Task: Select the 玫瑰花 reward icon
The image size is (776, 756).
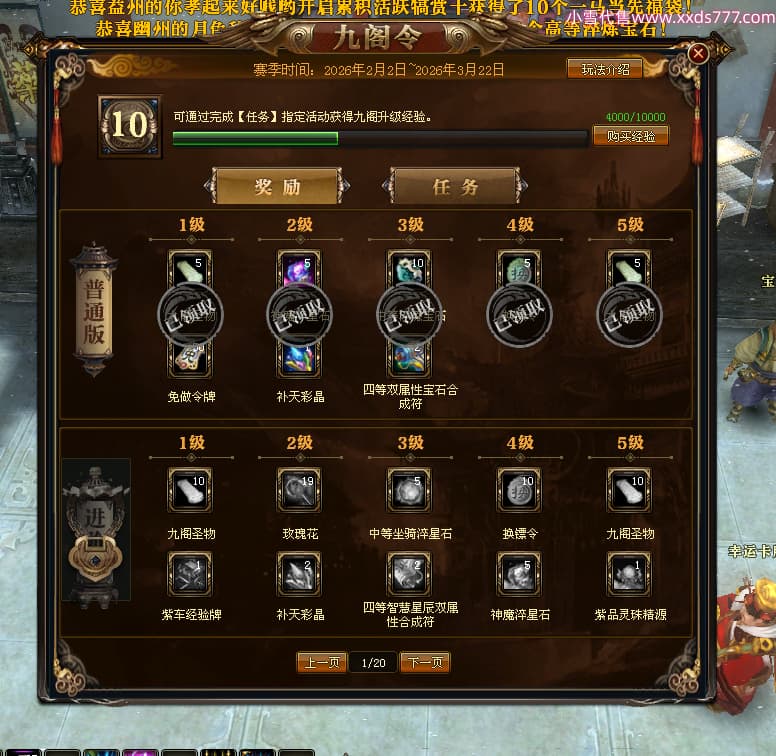Action: [299, 490]
